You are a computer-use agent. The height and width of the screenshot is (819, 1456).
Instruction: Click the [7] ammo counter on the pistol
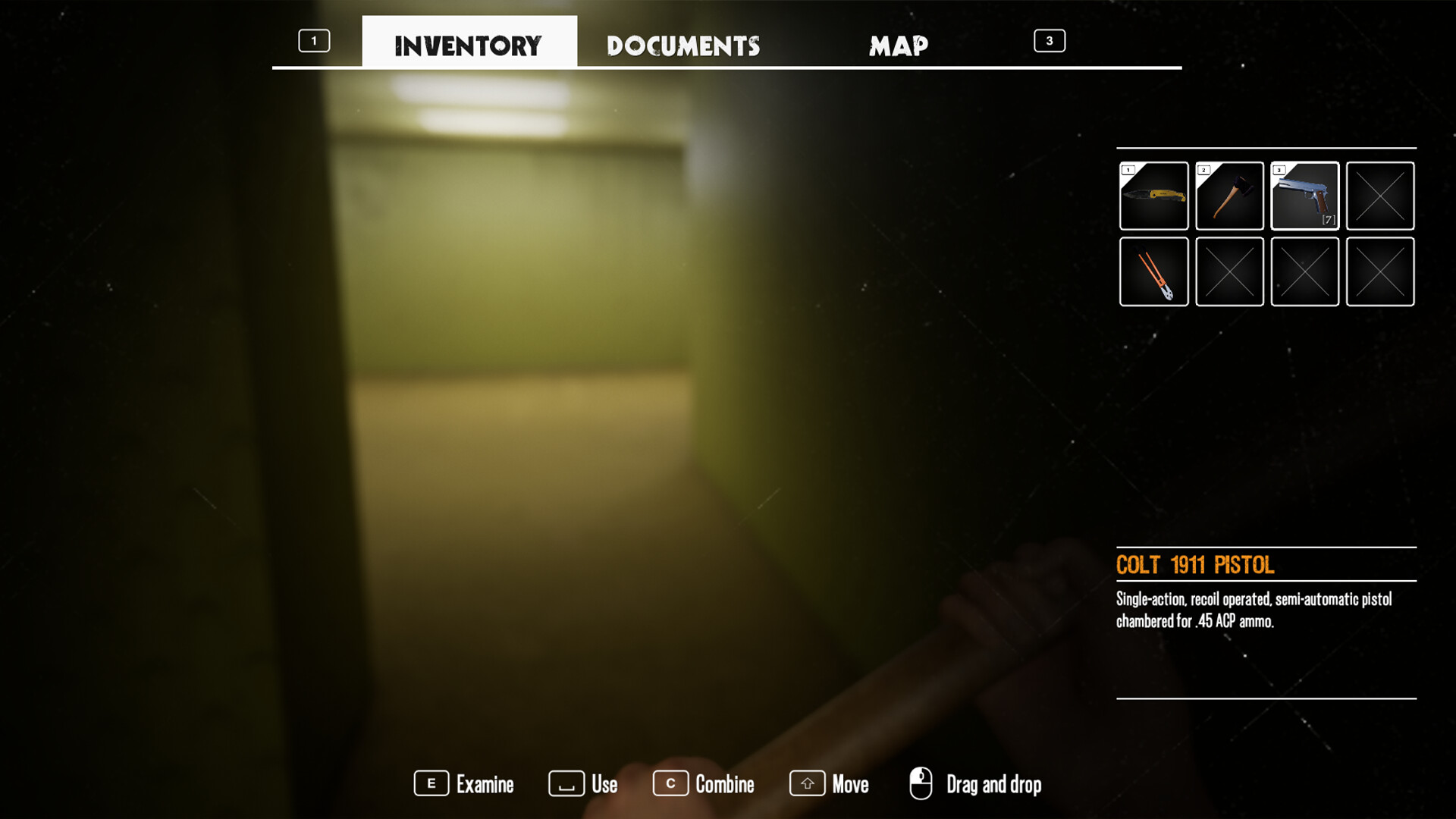click(x=1327, y=218)
